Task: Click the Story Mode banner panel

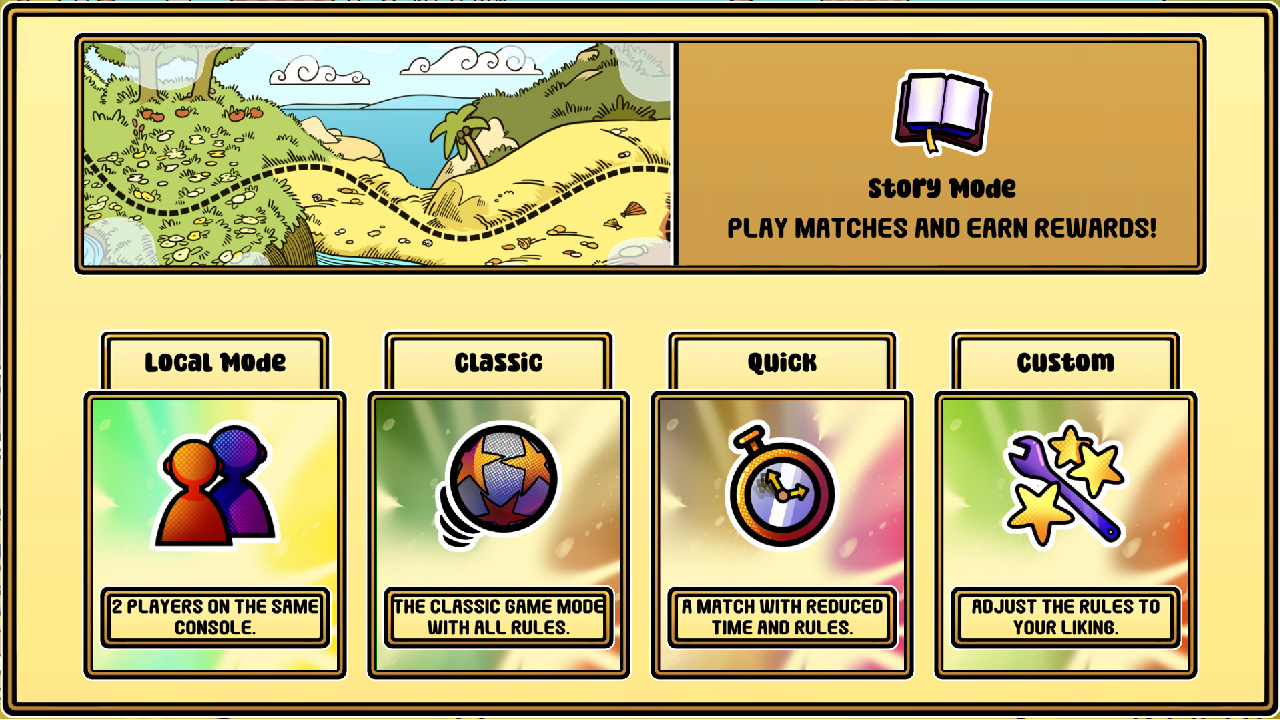Action: click(940, 153)
